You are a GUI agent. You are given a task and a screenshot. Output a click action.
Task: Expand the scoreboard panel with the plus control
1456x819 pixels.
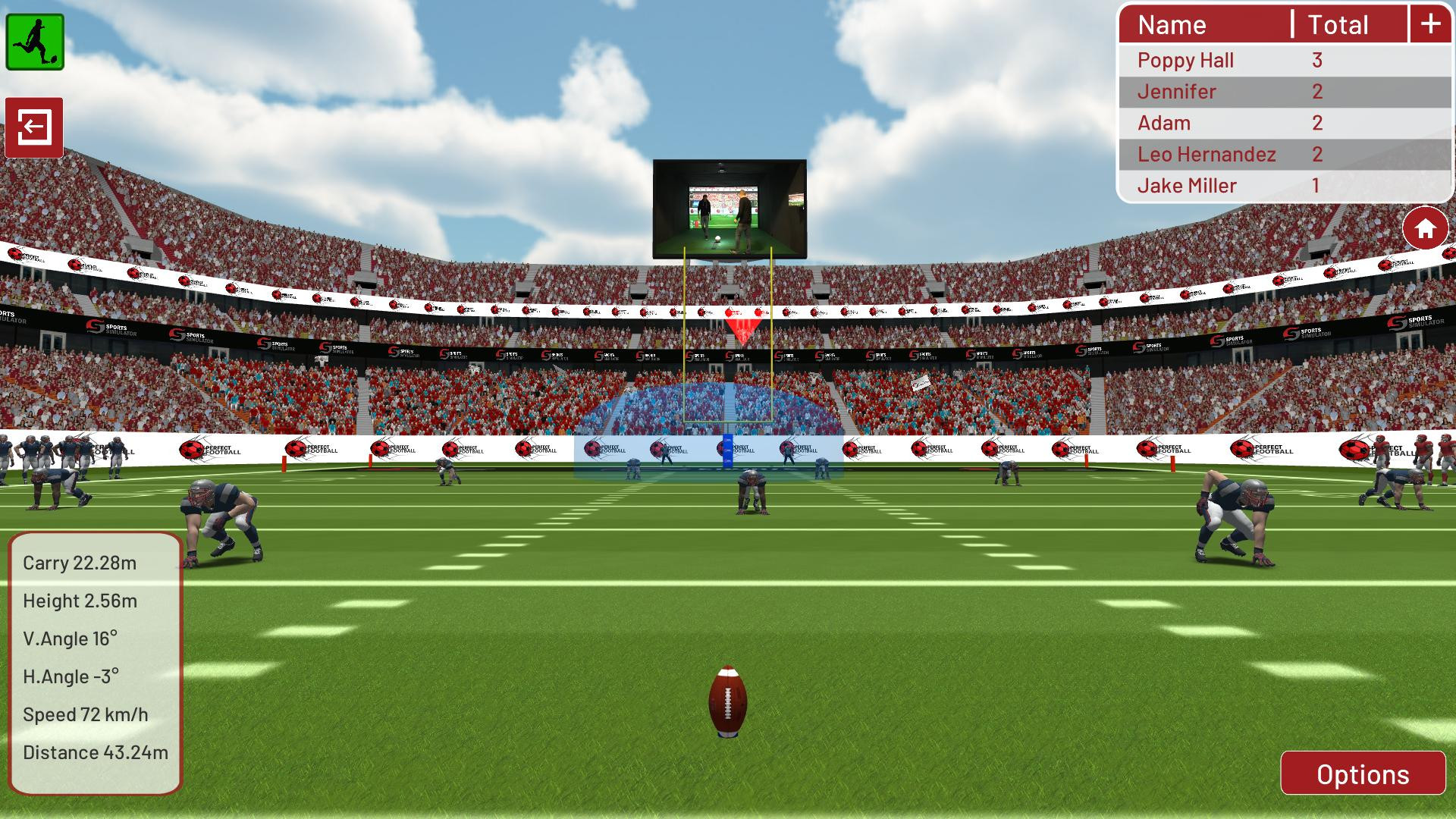[1430, 24]
